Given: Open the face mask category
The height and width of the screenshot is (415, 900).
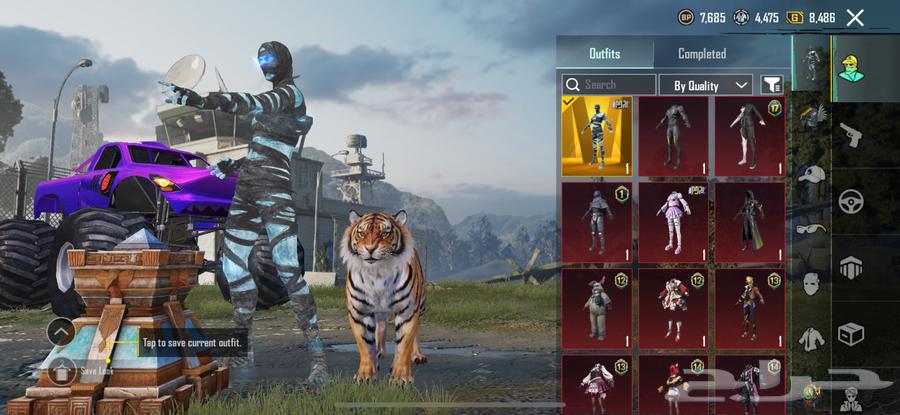Looking at the screenshot, I should pyautogui.click(x=810, y=283).
